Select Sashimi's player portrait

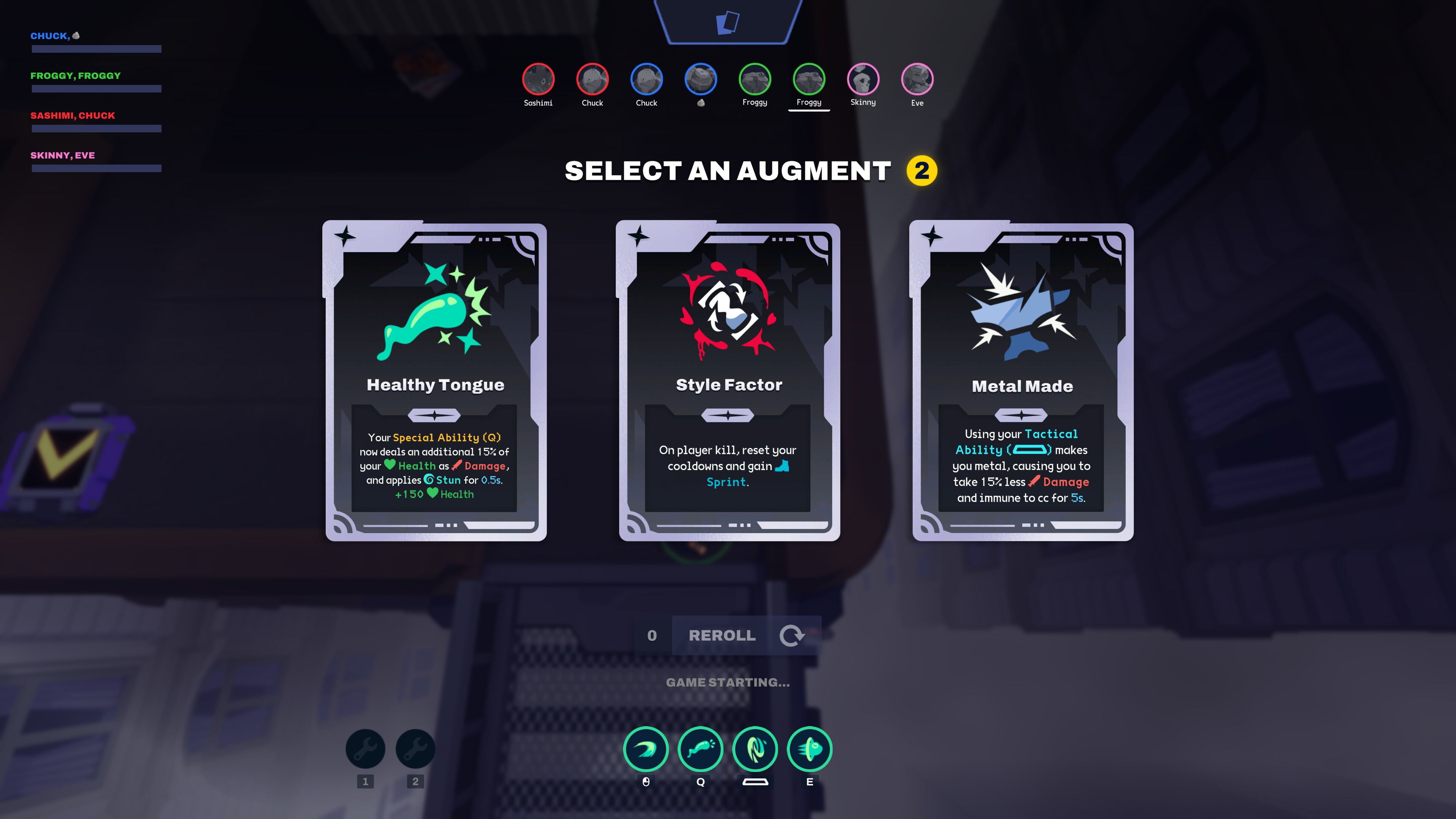tap(538, 79)
